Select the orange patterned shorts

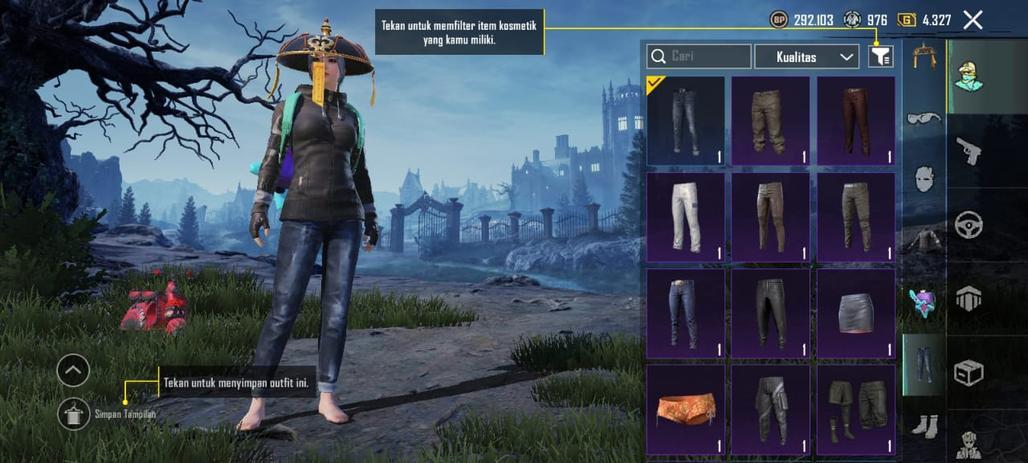coord(685,409)
